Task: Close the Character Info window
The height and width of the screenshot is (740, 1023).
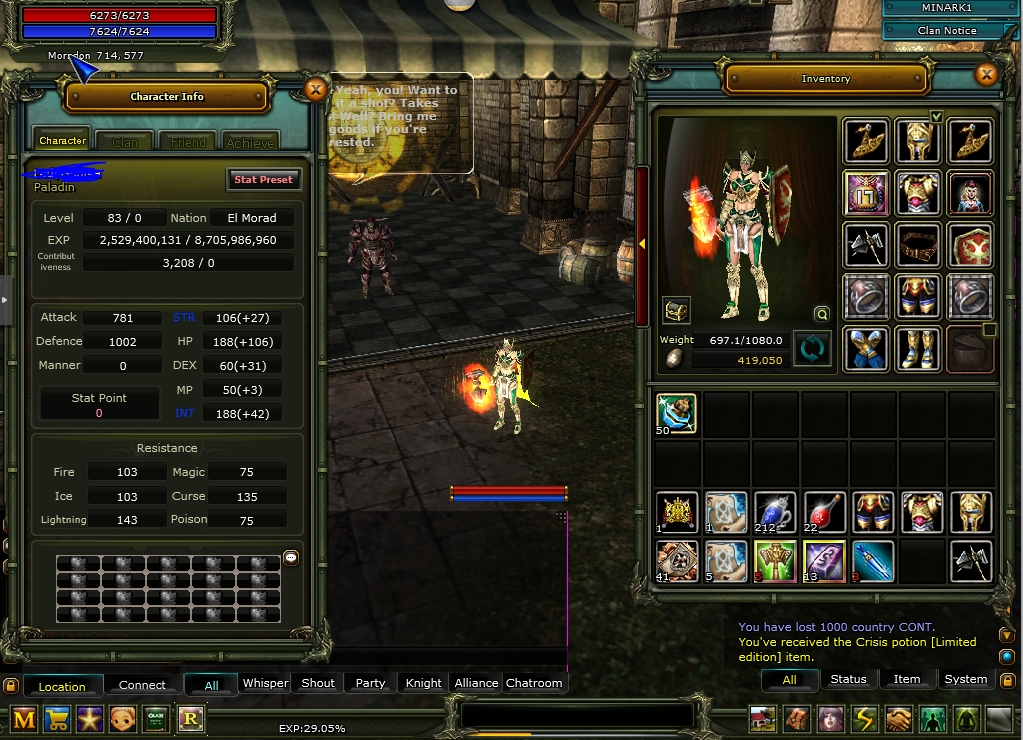Action: coord(316,89)
